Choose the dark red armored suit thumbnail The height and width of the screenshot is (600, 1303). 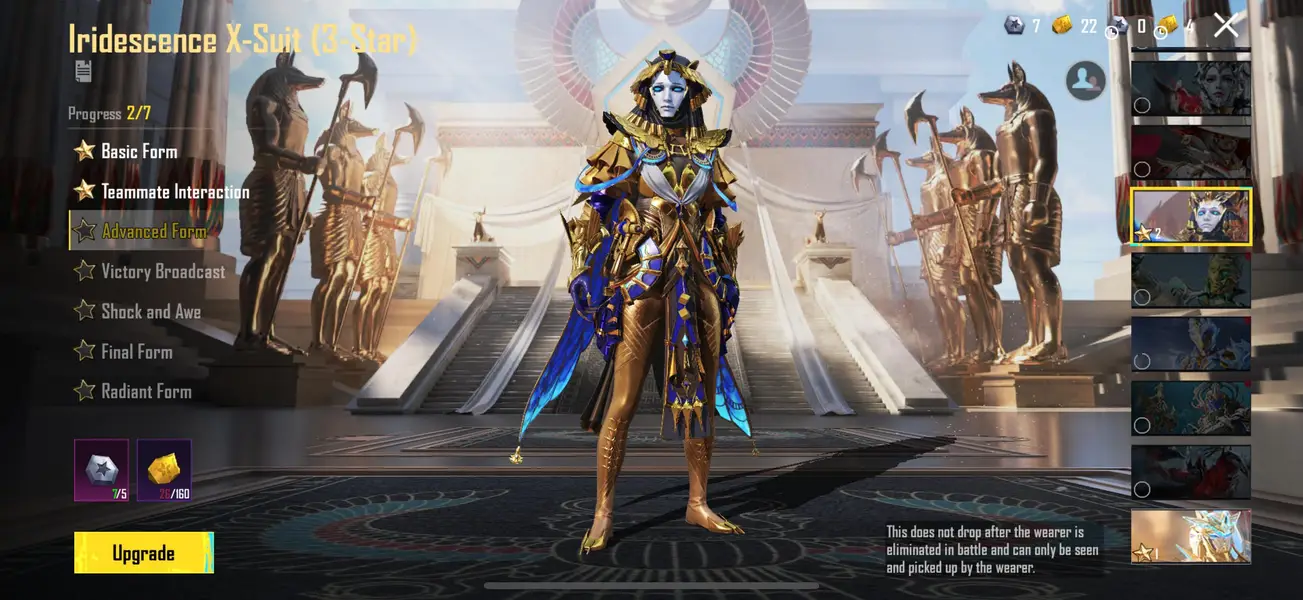1191,472
